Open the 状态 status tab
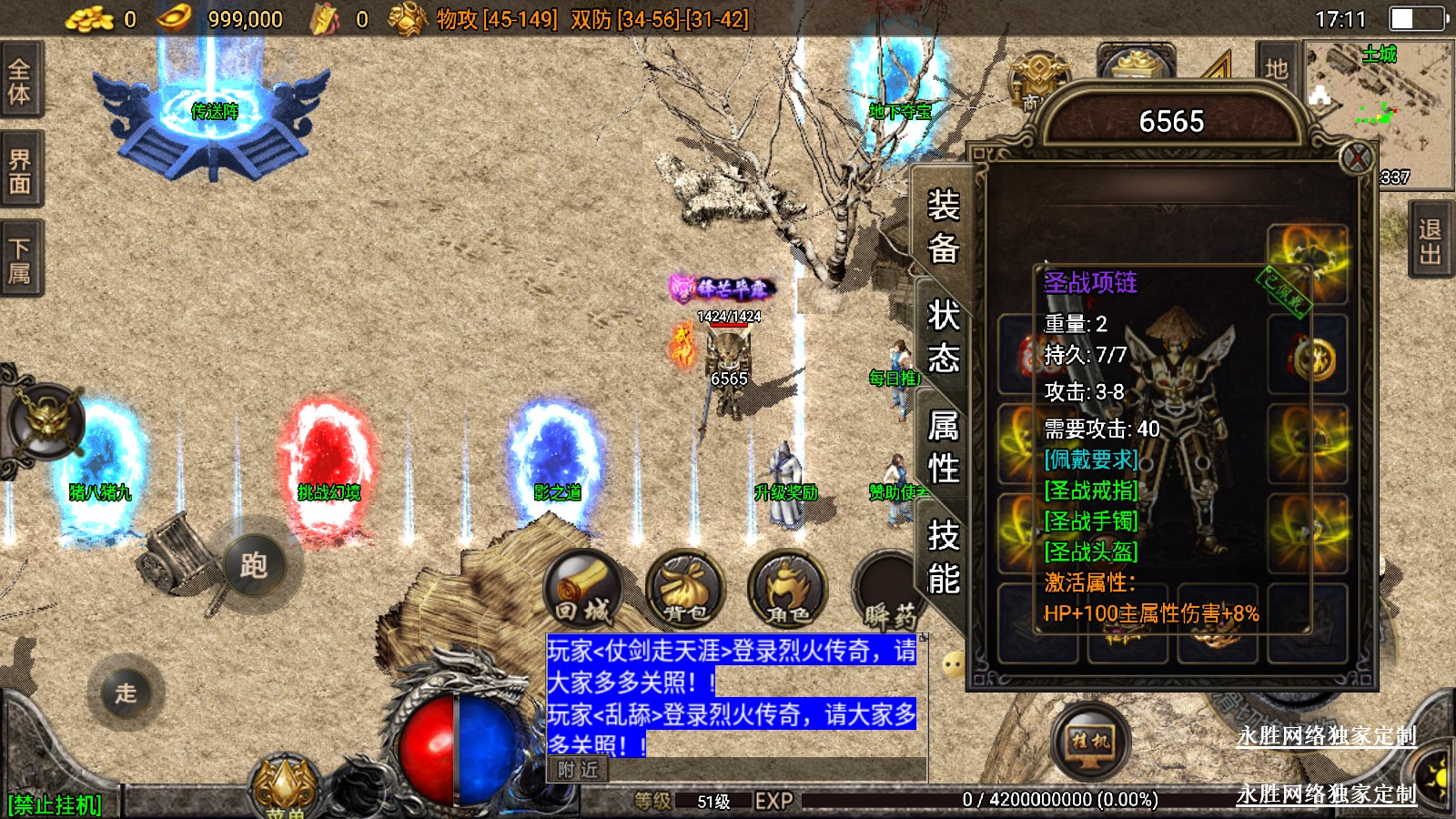The image size is (1456, 819). pos(943,337)
